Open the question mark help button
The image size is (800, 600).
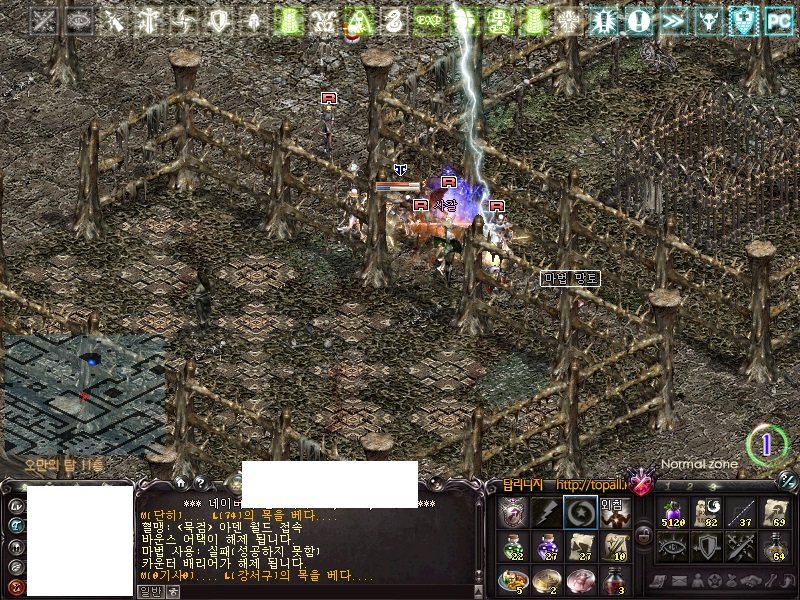(200, 484)
